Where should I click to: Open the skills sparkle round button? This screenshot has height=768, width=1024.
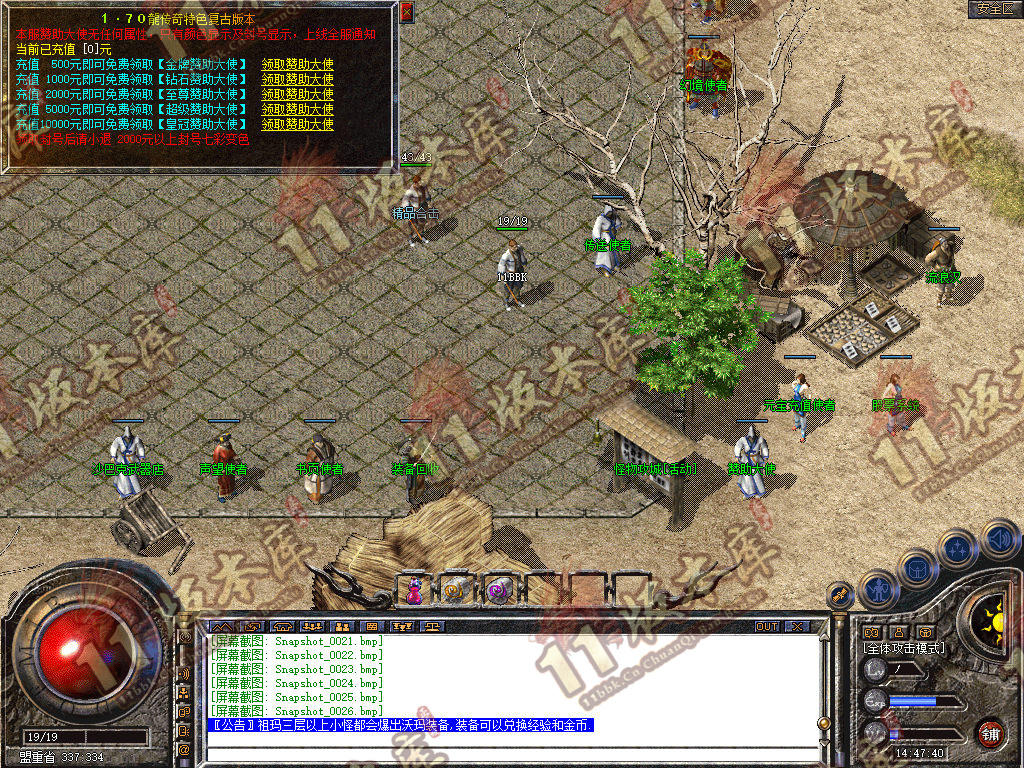958,548
